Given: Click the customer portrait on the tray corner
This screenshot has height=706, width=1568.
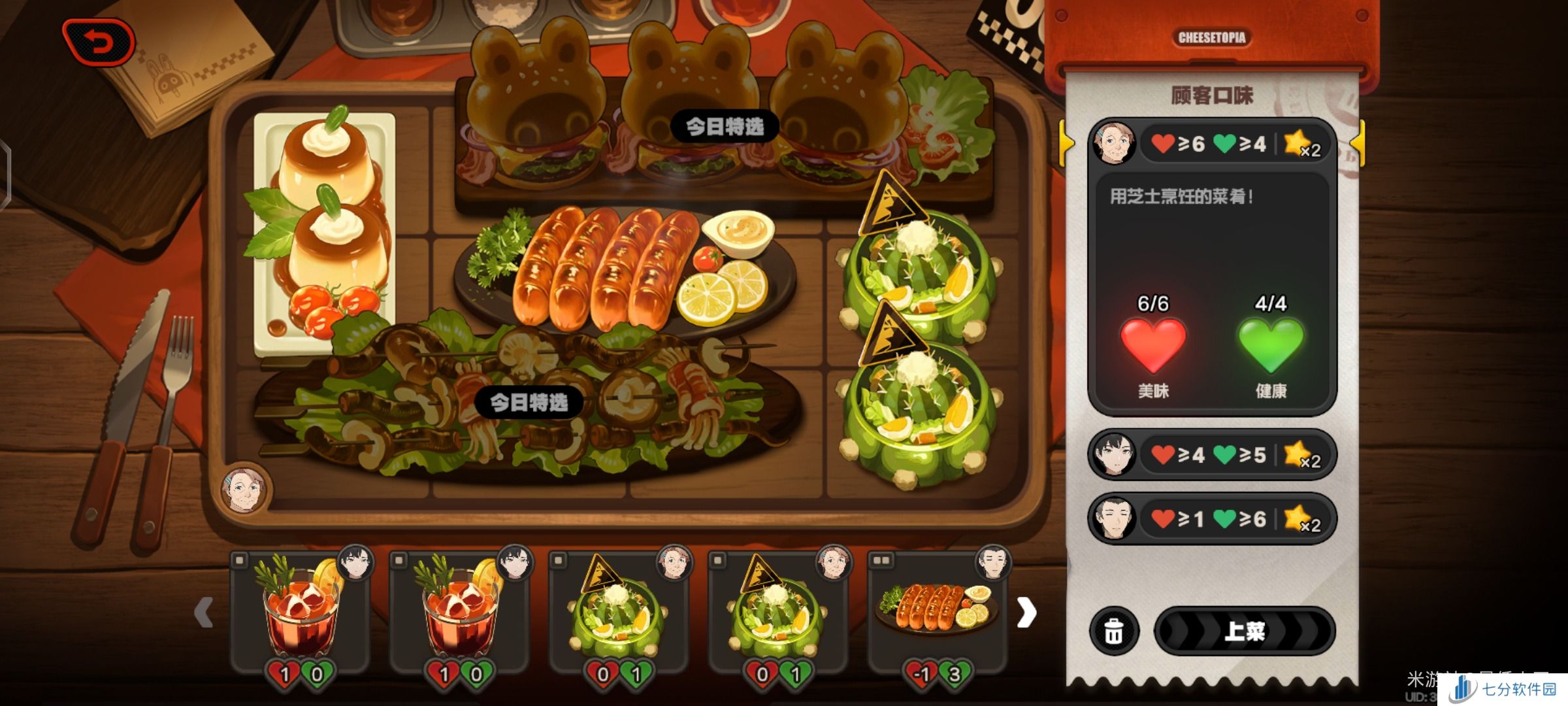Looking at the screenshot, I should 246,489.
